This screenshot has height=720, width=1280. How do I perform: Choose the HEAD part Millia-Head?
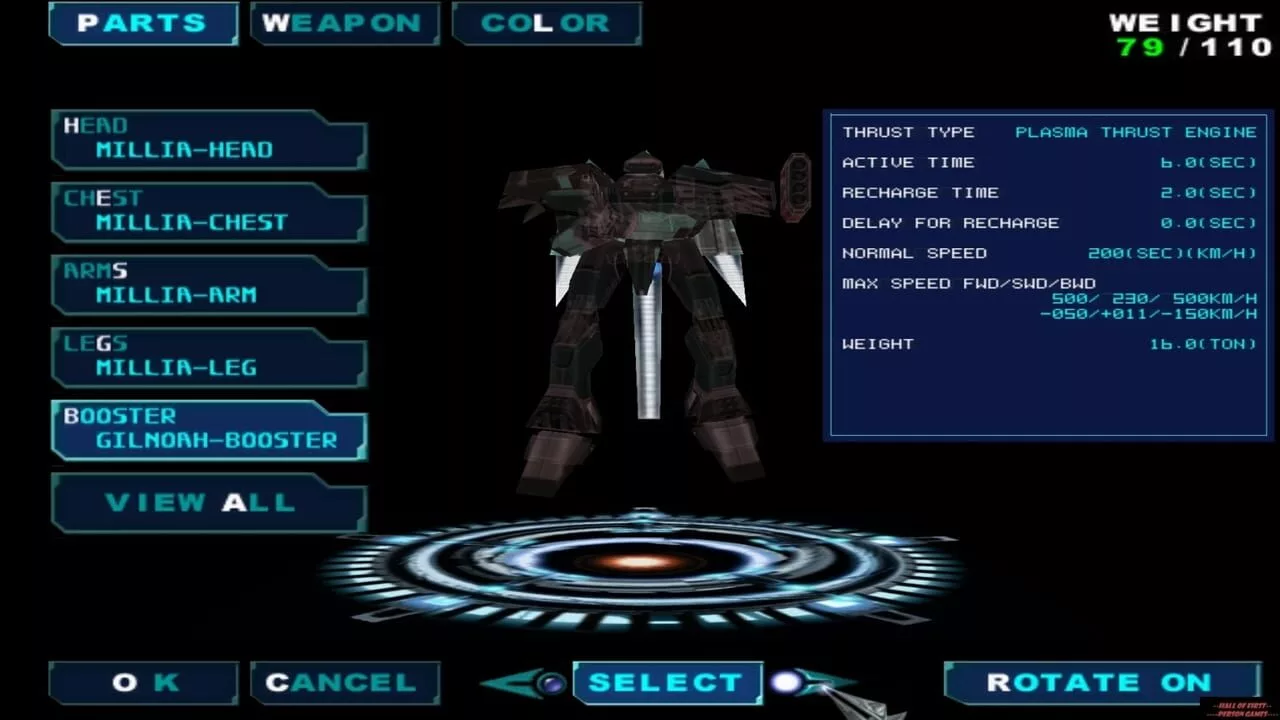[x=209, y=140]
